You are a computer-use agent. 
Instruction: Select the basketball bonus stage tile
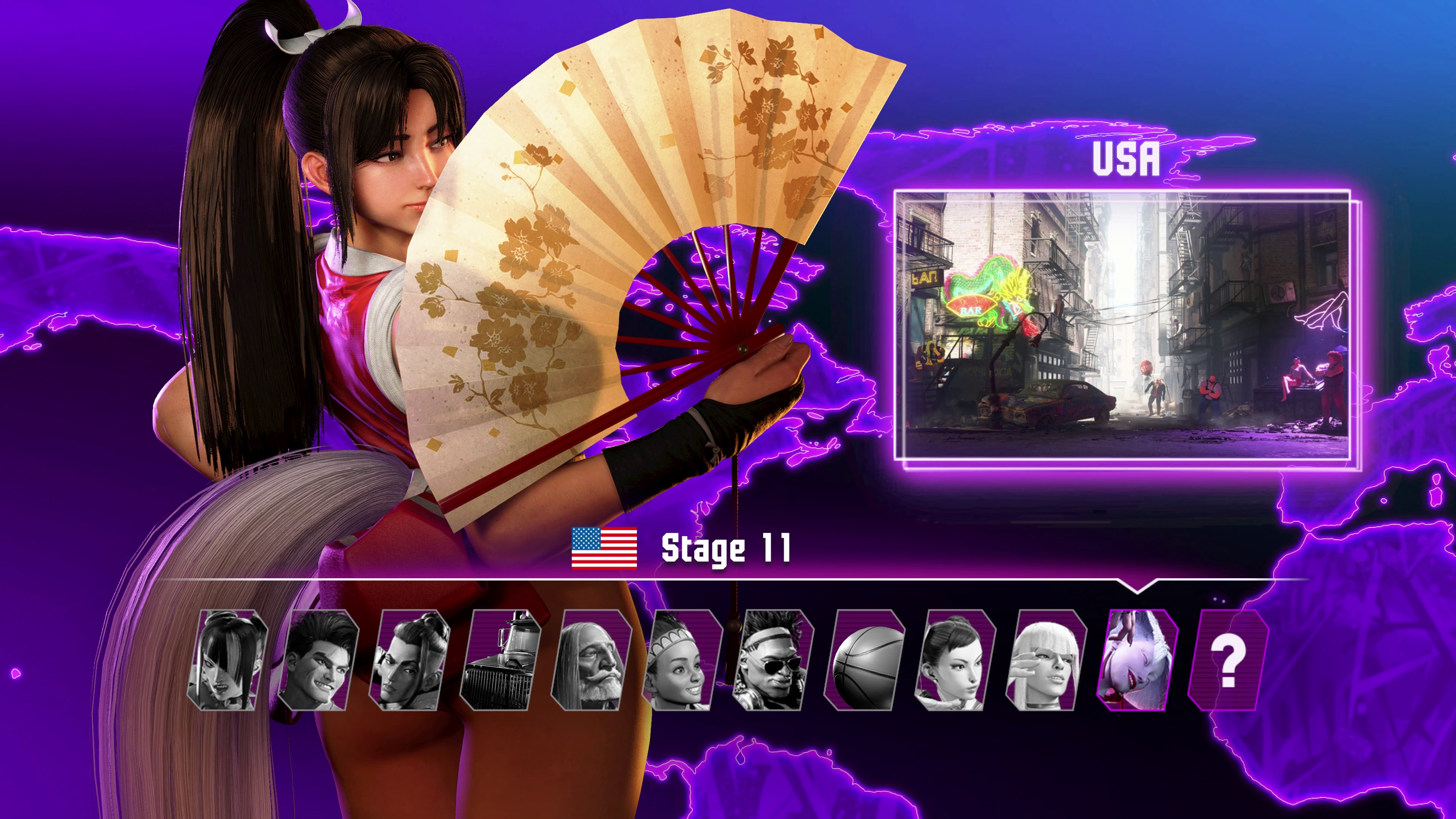click(864, 660)
